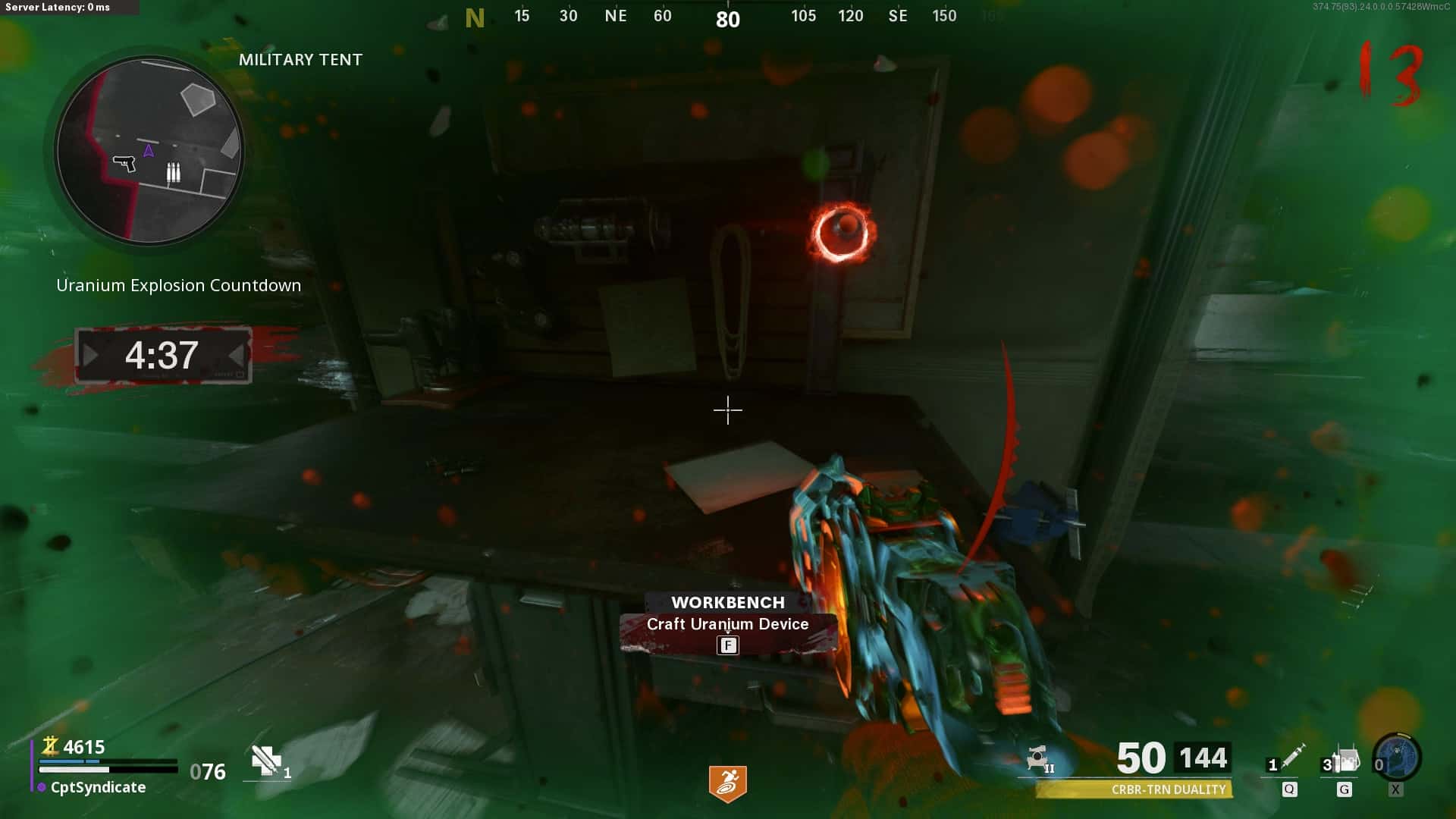
Task: Click the circular minimap
Action: click(149, 150)
